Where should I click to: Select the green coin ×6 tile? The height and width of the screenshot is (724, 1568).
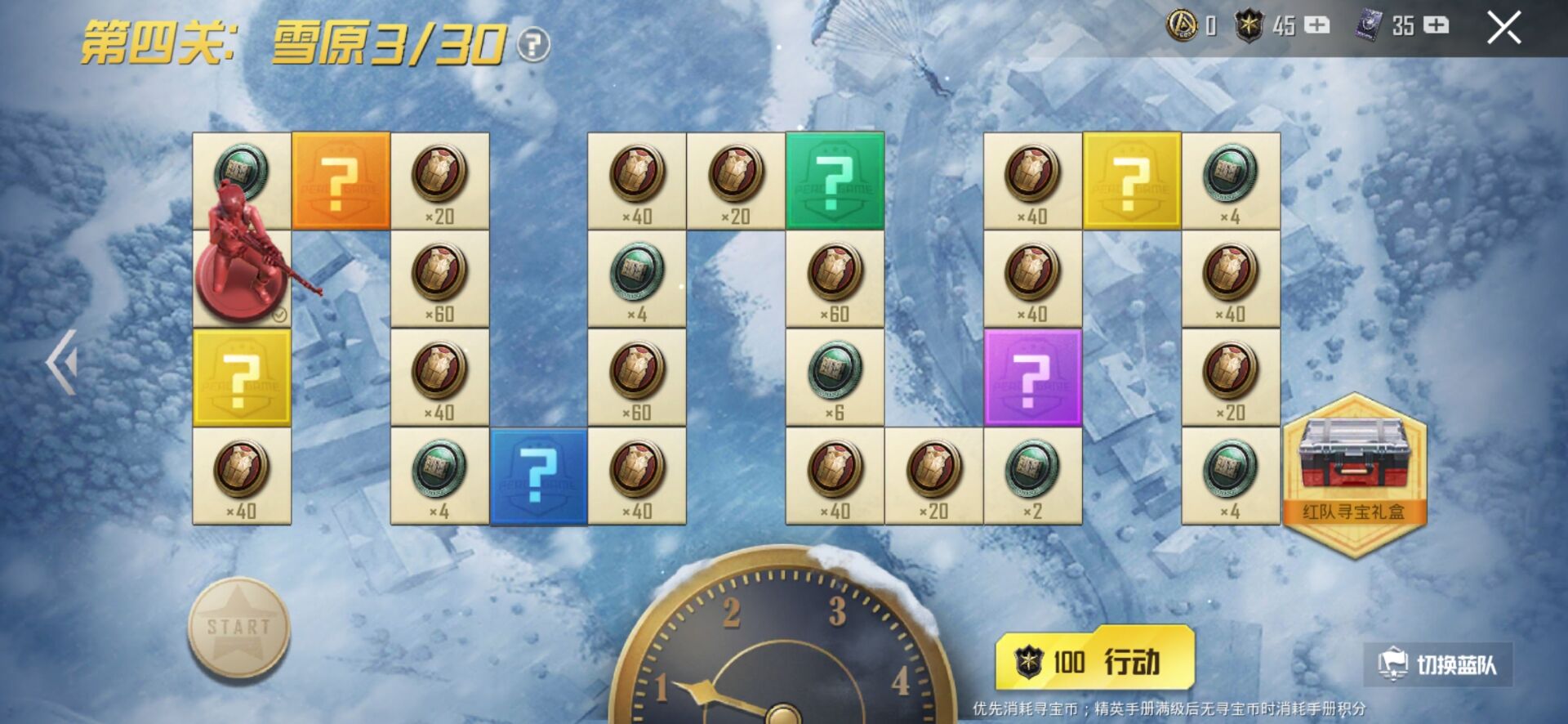pos(835,378)
